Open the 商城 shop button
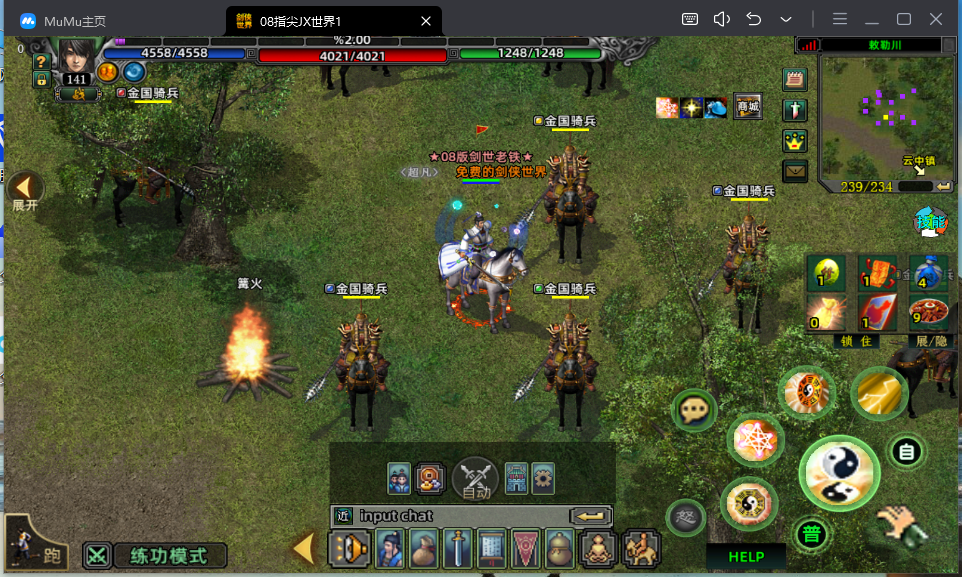The width and height of the screenshot is (962, 577). pyautogui.click(x=748, y=107)
